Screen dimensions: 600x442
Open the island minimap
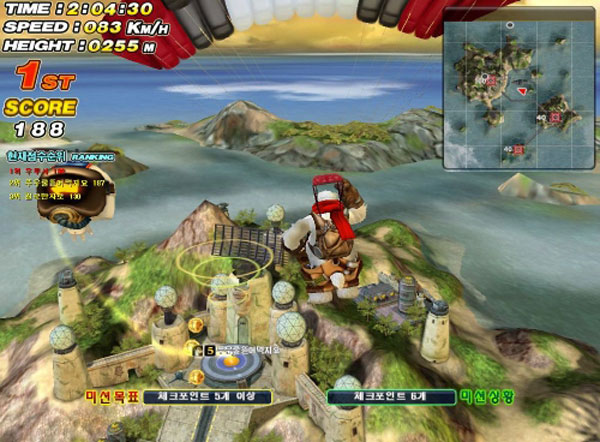pyautogui.click(x=517, y=87)
